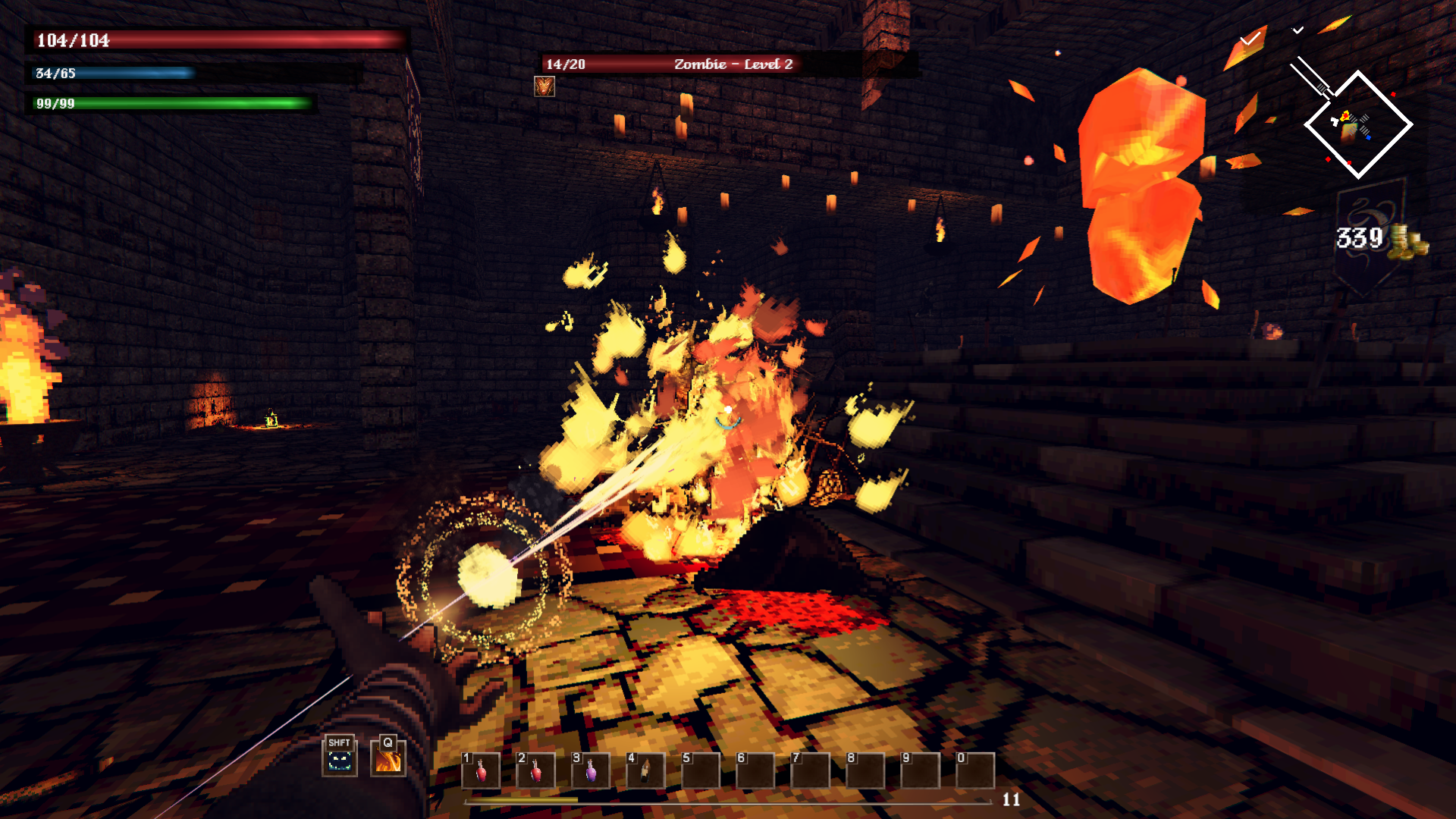
Task: Use the red potion in slot 2
Action: click(535, 771)
